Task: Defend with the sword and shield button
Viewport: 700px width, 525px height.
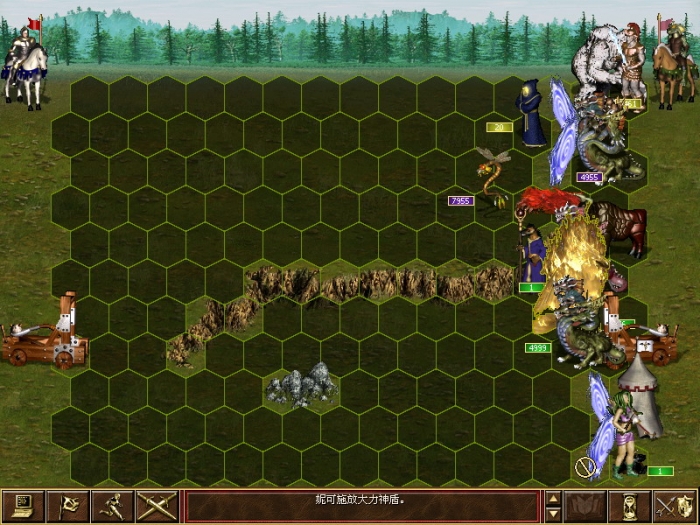Action: (x=675, y=506)
